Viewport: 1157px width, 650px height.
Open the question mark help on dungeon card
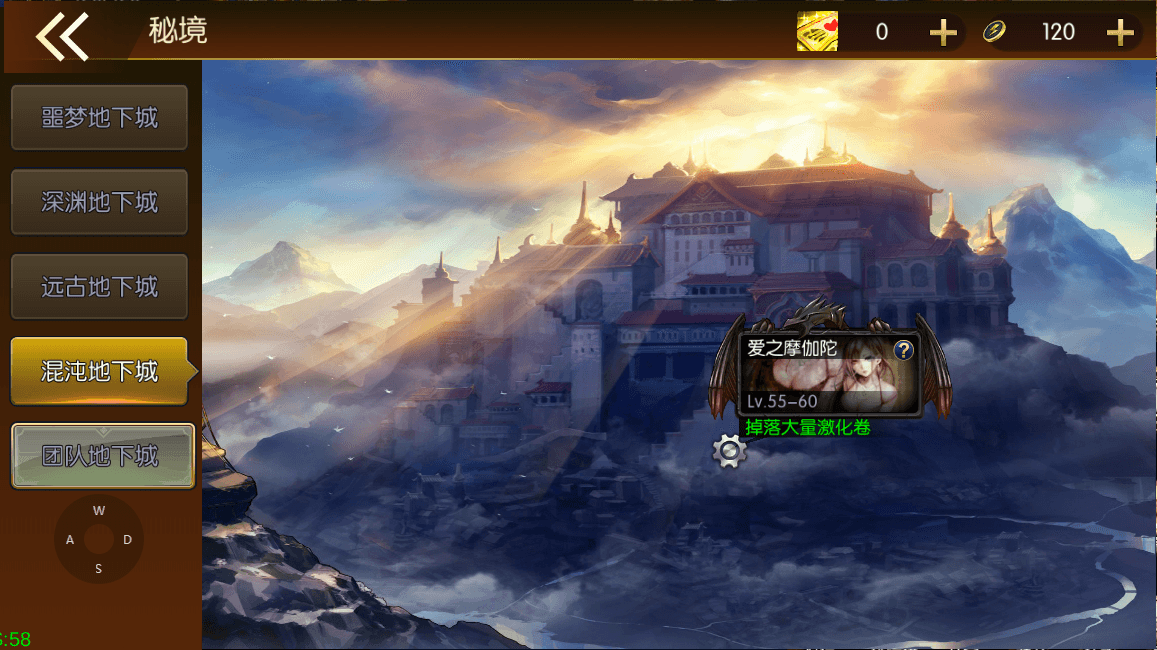click(903, 350)
